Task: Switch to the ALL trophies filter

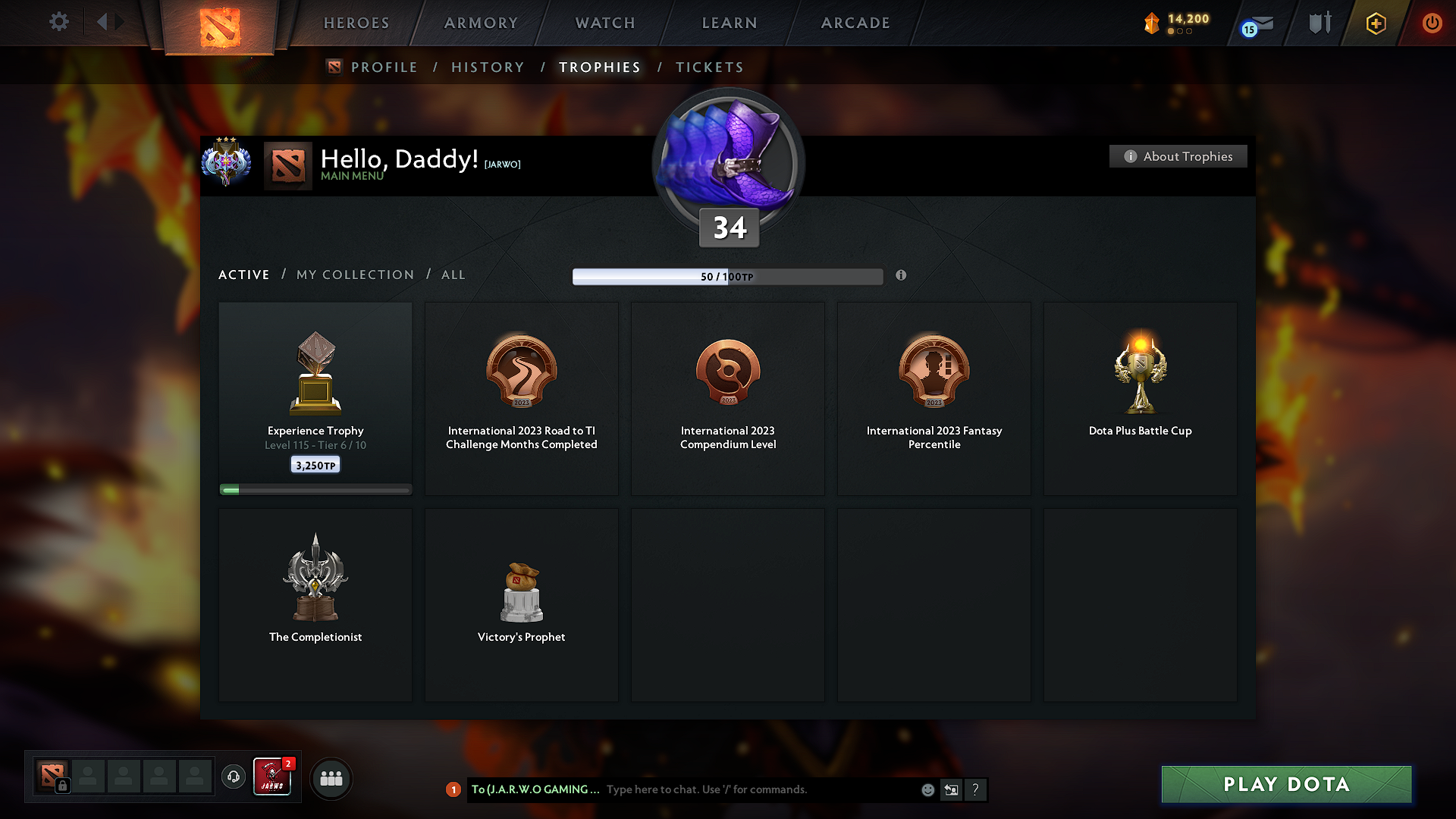Action: click(453, 275)
